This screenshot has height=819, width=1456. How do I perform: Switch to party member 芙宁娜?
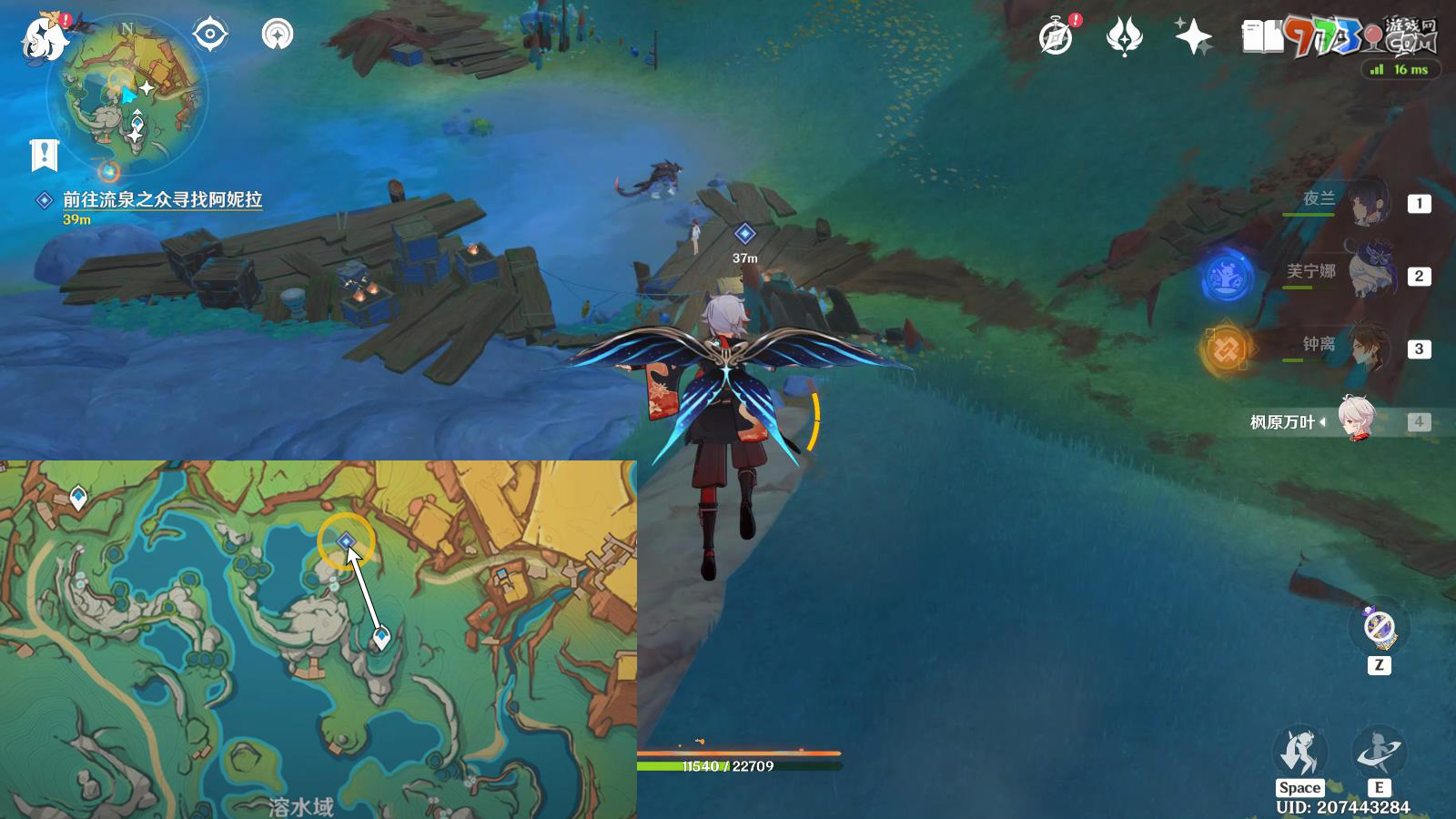(1365, 274)
